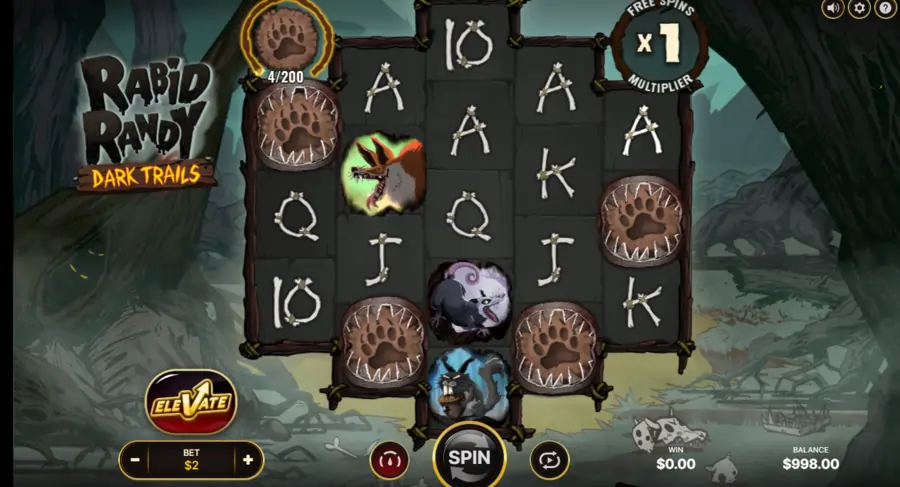
Task: Open the autoplay loop button
Action: (x=549, y=459)
